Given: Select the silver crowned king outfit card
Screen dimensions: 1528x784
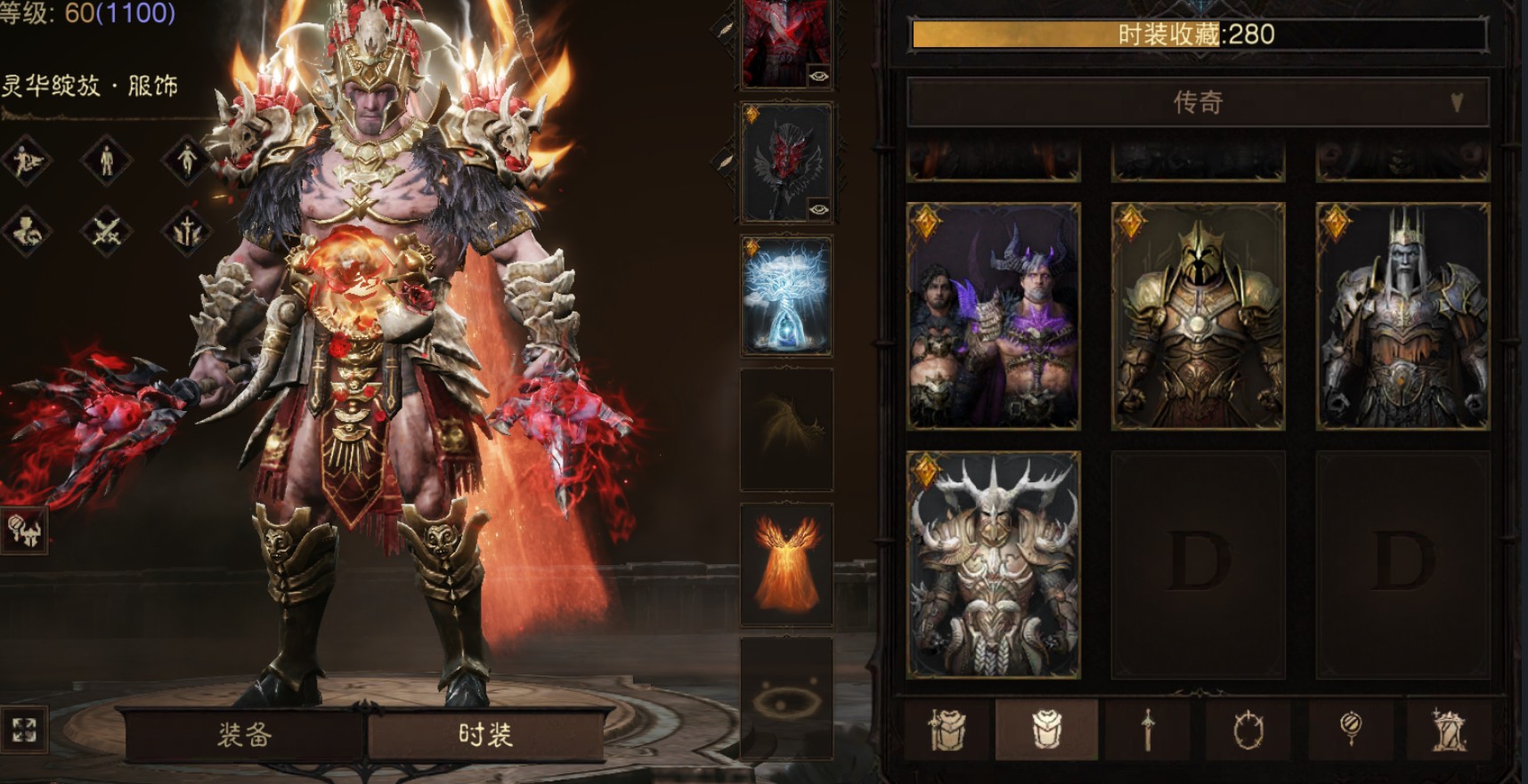Looking at the screenshot, I should coord(1402,316).
